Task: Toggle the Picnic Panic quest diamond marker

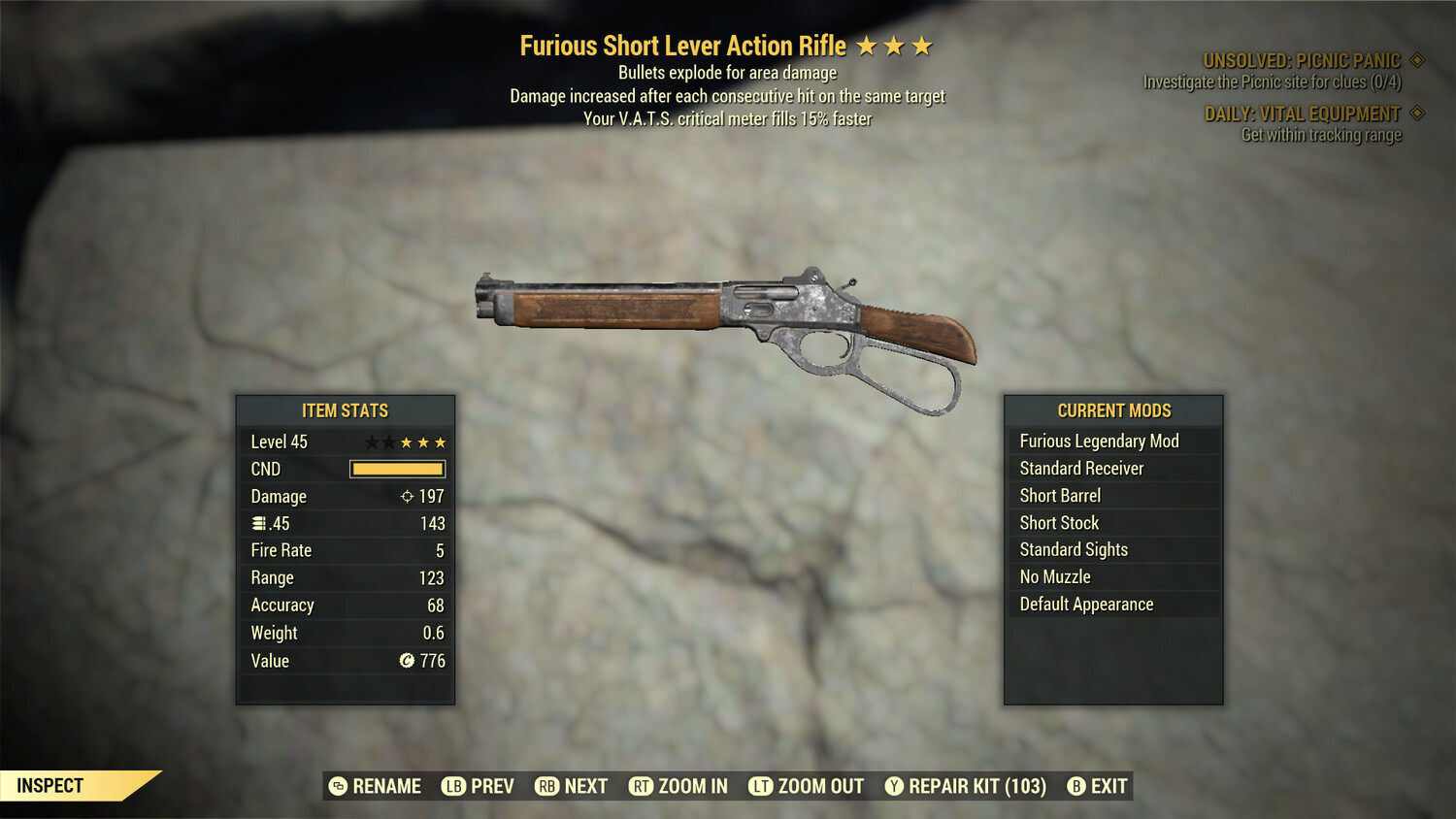Action: click(1416, 59)
